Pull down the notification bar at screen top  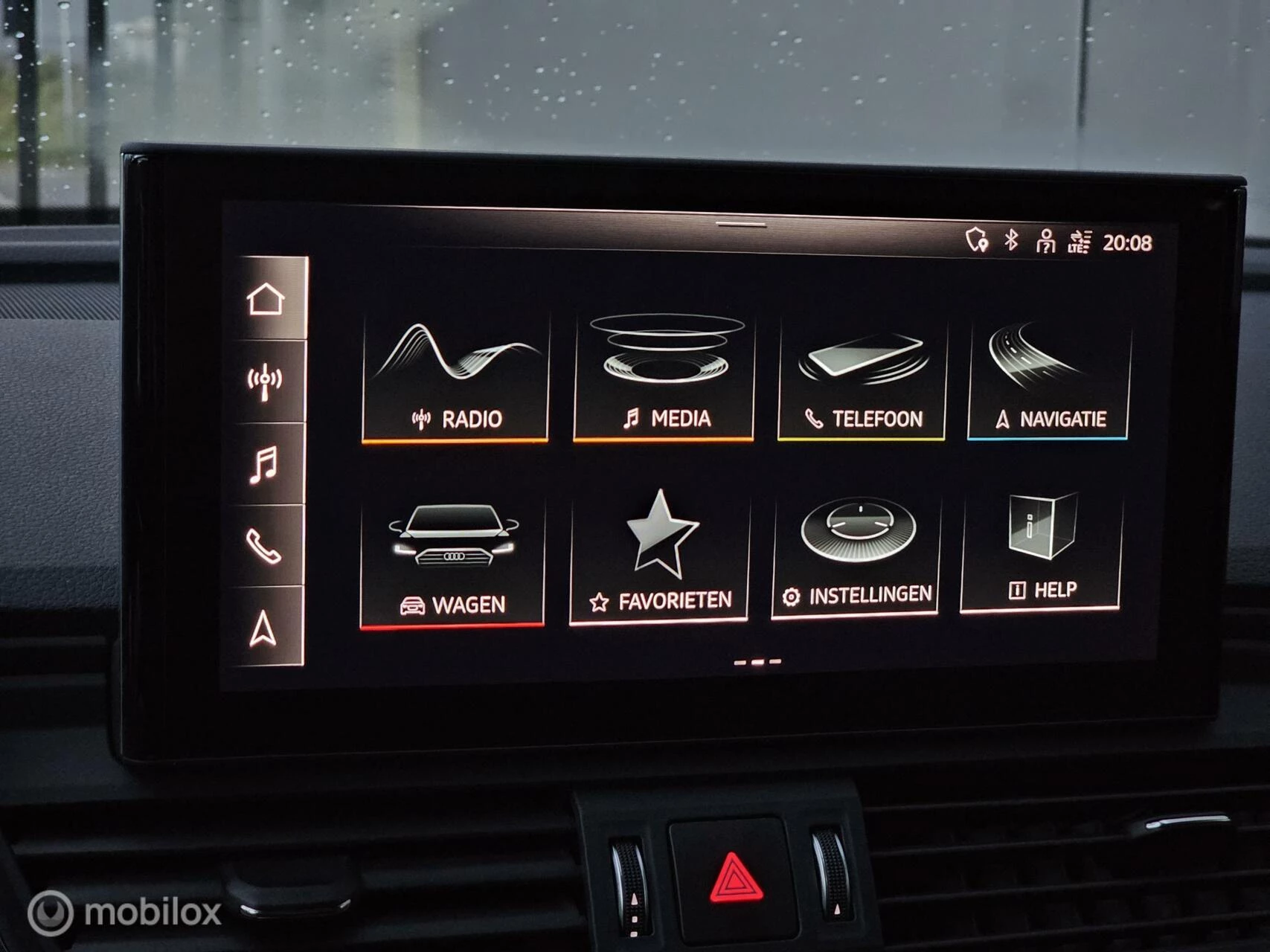pos(743,223)
